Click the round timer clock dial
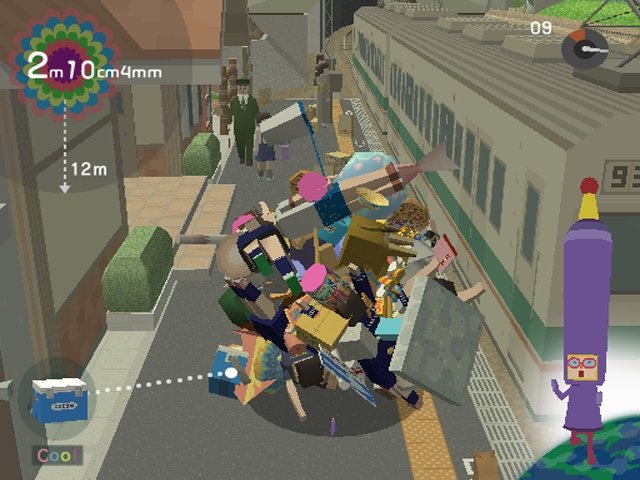Viewport: 640px width, 480px height. click(585, 47)
